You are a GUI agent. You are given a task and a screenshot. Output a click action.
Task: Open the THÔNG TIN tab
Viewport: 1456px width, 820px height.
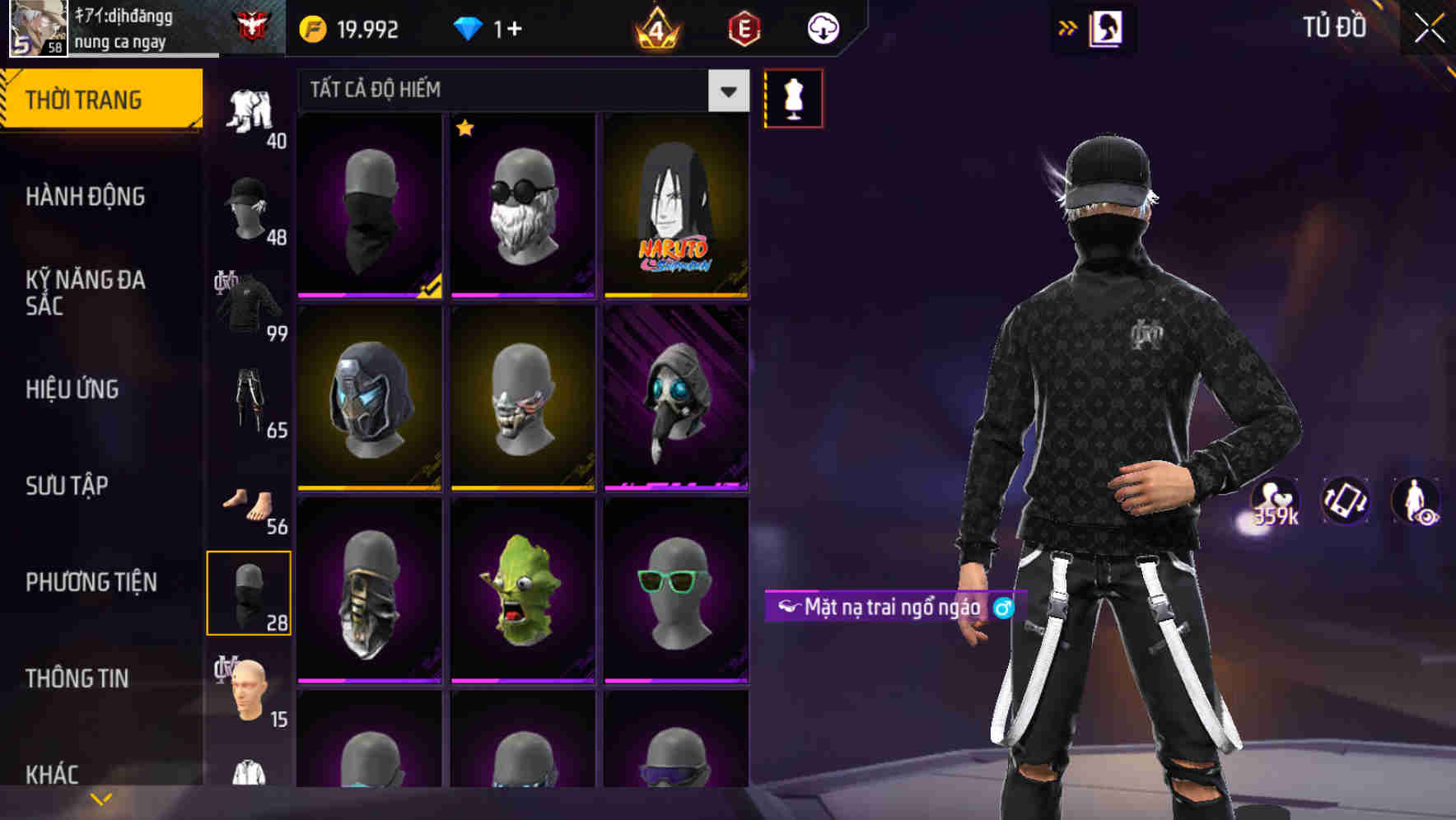click(76, 677)
